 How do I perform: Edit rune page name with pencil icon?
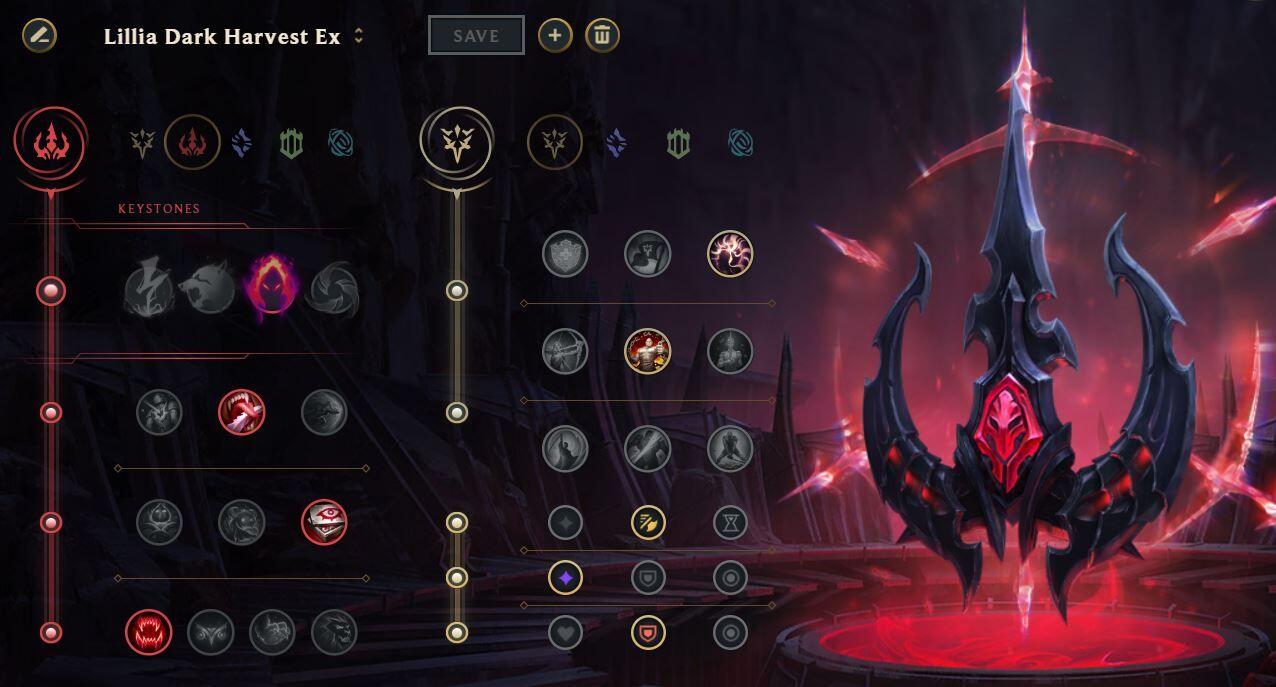39,36
